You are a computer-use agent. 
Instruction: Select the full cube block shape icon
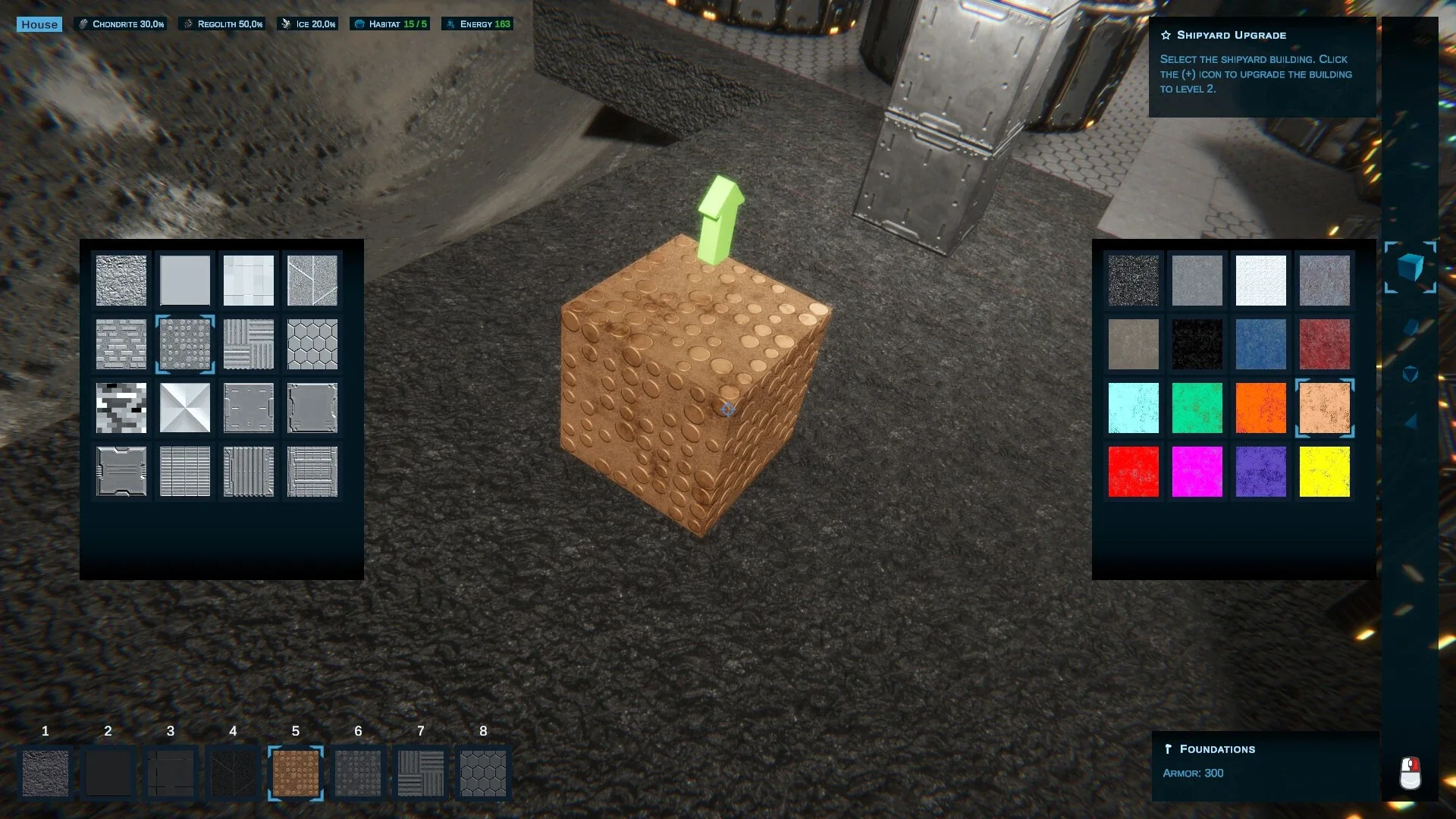pos(1410,268)
